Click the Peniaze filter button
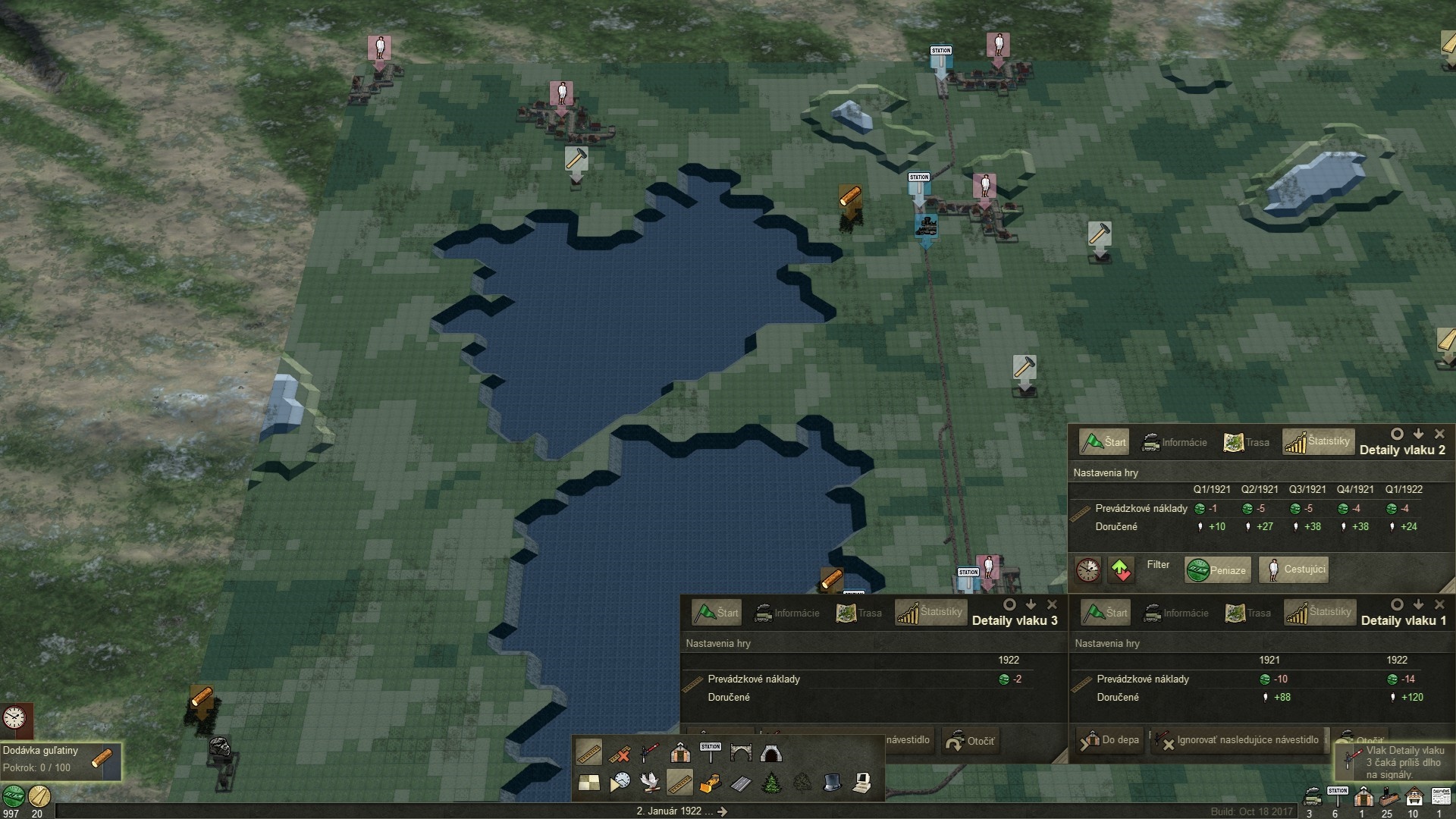The image size is (1456, 819). tap(1216, 570)
